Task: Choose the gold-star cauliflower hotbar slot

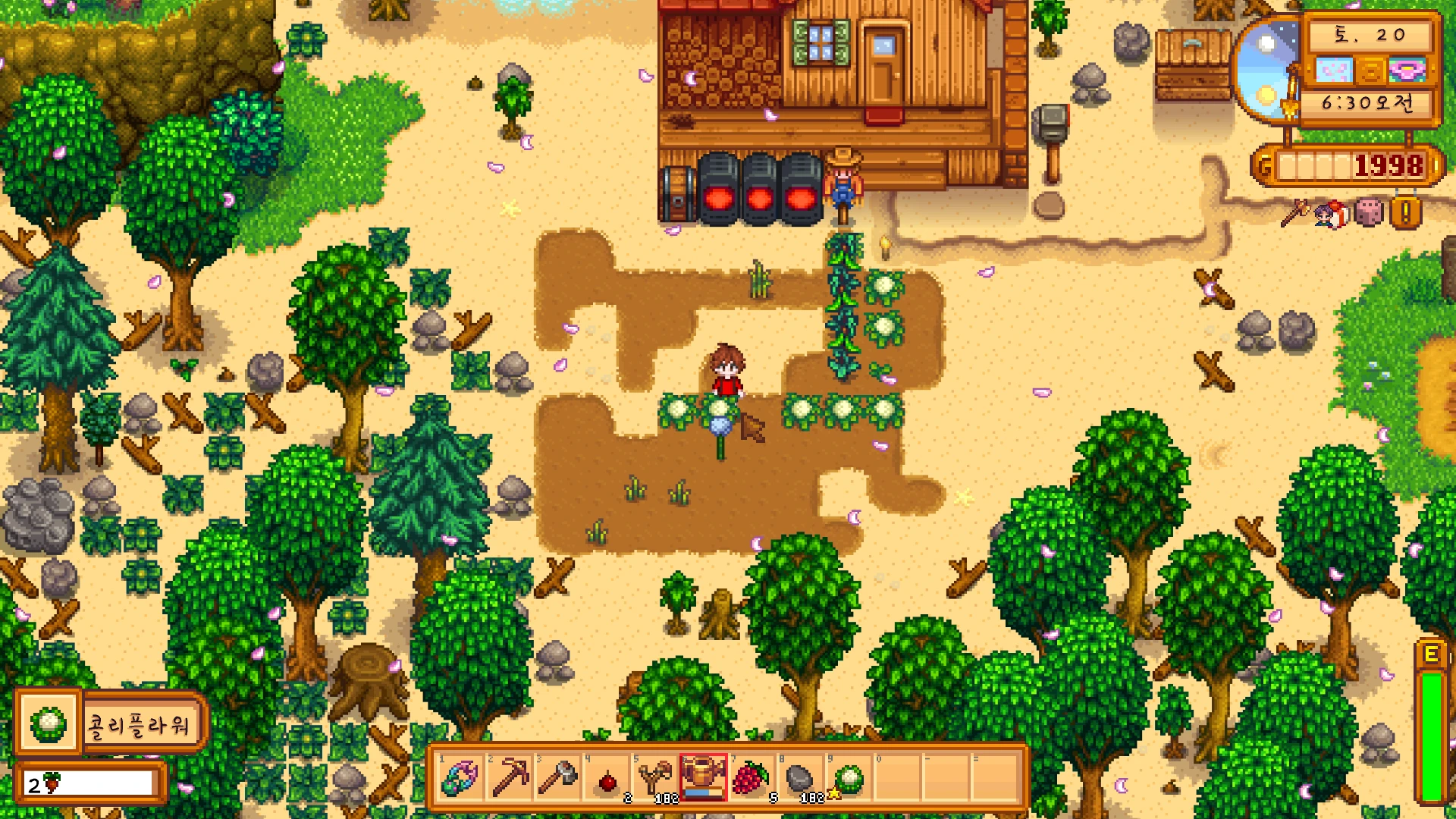Action: pyautogui.click(x=849, y=777)
